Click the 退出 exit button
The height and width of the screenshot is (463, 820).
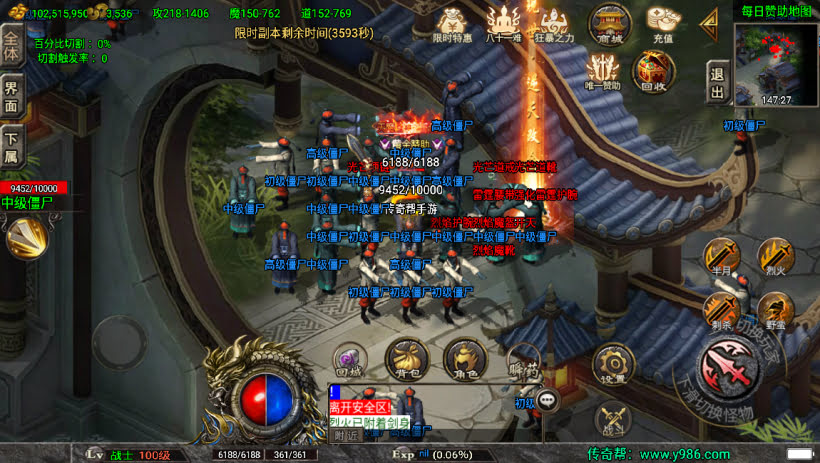point(717,81)
